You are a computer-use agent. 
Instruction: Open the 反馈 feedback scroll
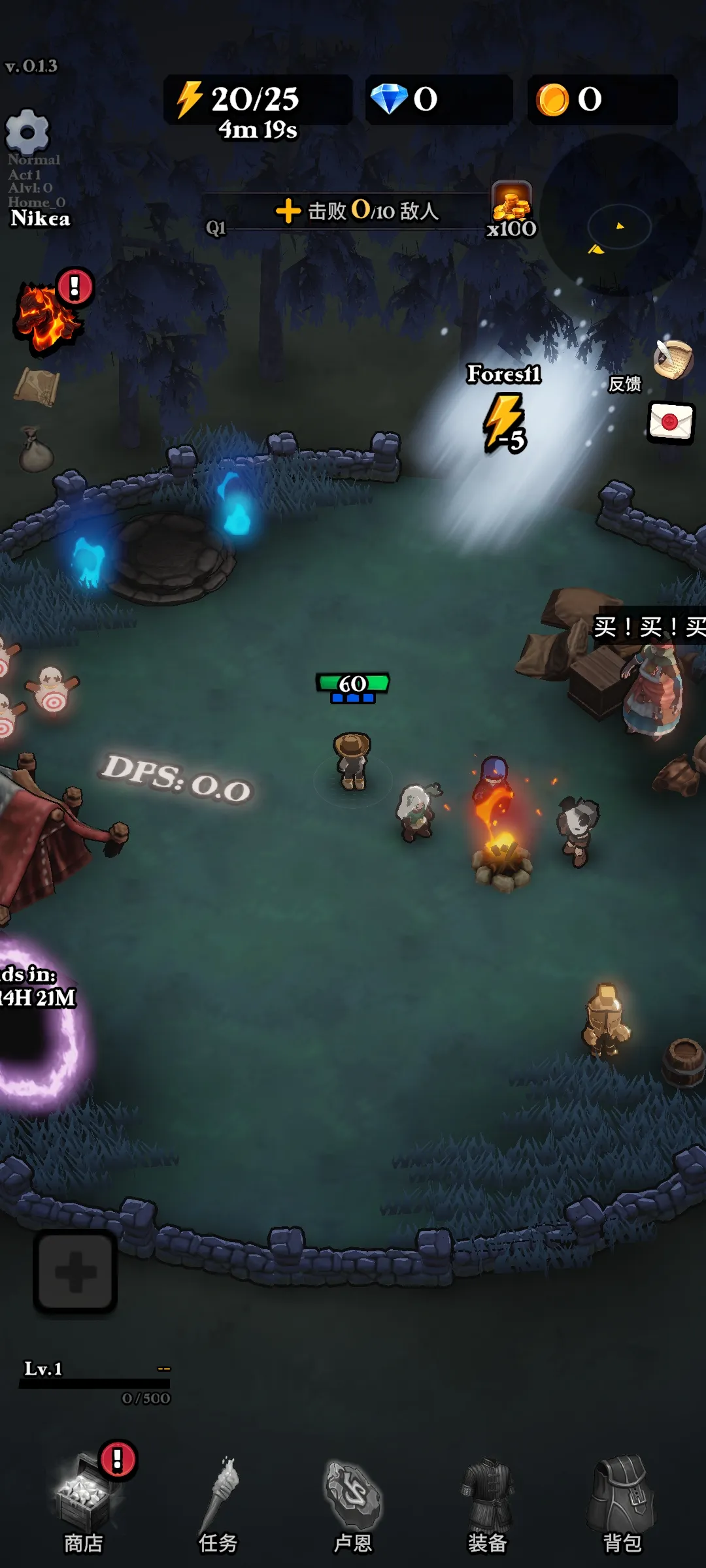673,360
